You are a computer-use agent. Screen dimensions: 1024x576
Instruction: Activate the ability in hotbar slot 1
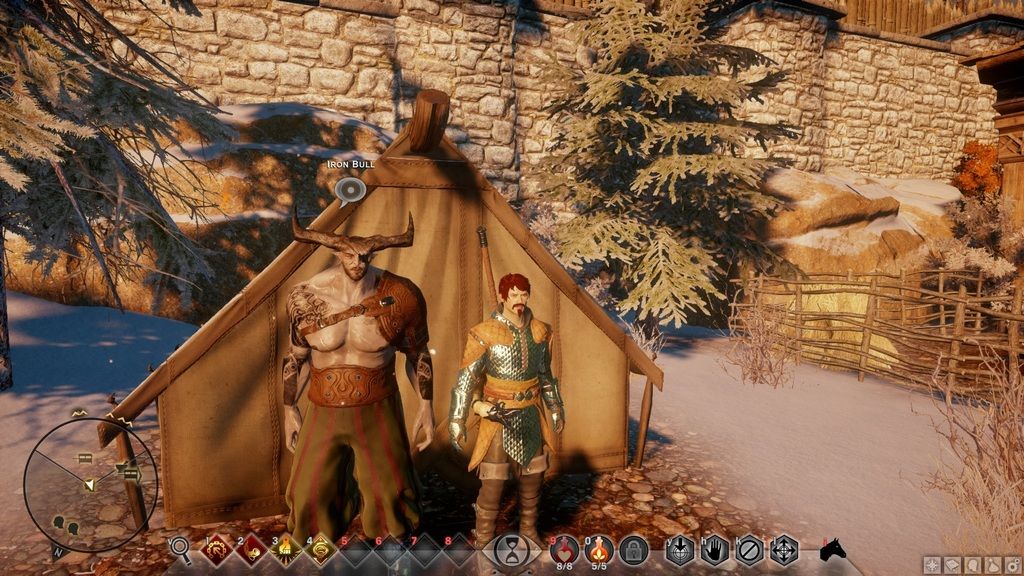click(x=217, y=548)
